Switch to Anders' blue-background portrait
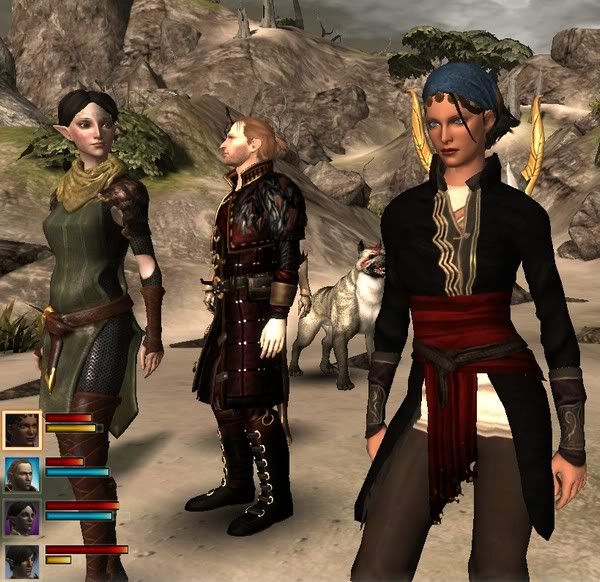 coord(21,474)
